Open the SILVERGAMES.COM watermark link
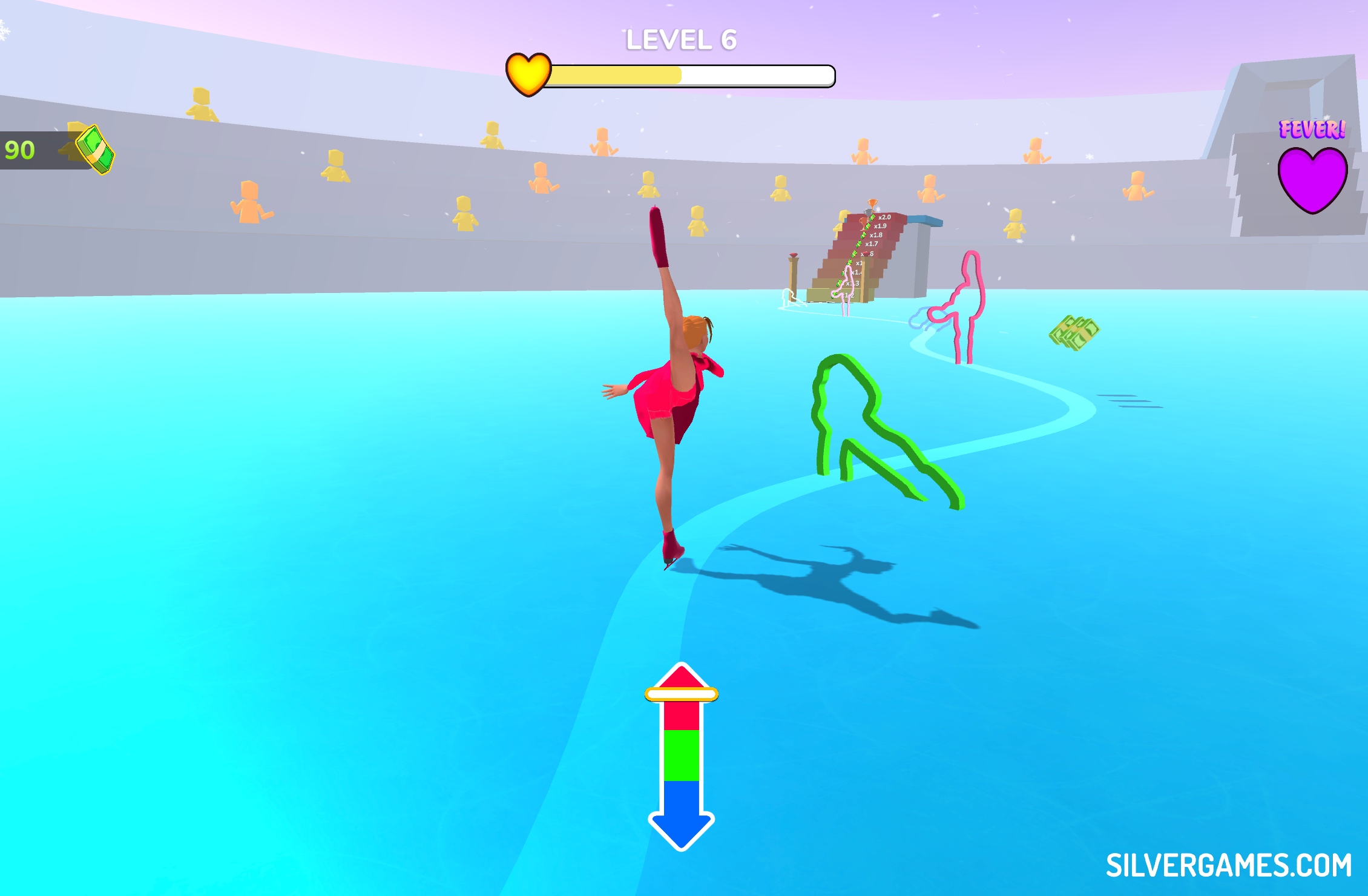Screen dimensions: 1368x896 [x=1229, y=865]
